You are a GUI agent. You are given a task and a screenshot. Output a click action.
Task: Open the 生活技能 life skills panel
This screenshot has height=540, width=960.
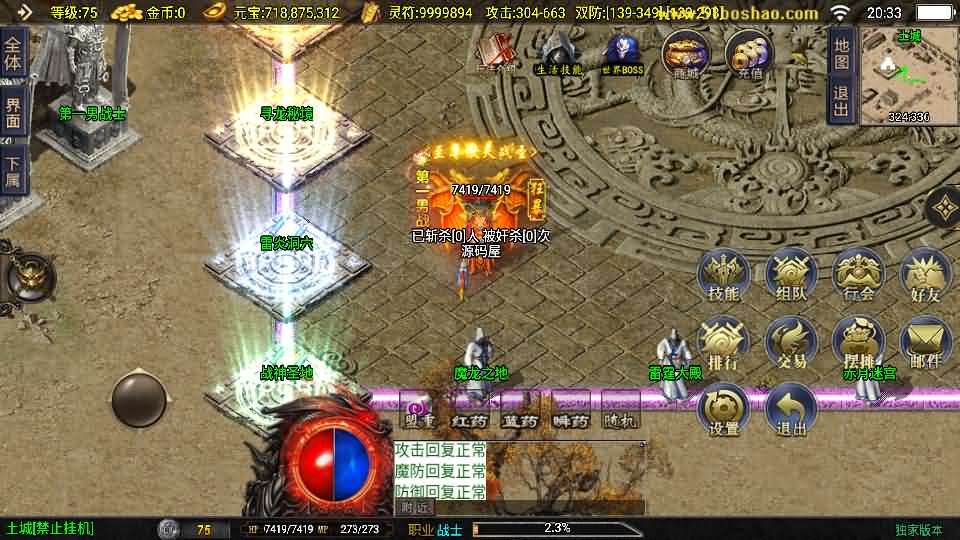(x=558, y=54)
